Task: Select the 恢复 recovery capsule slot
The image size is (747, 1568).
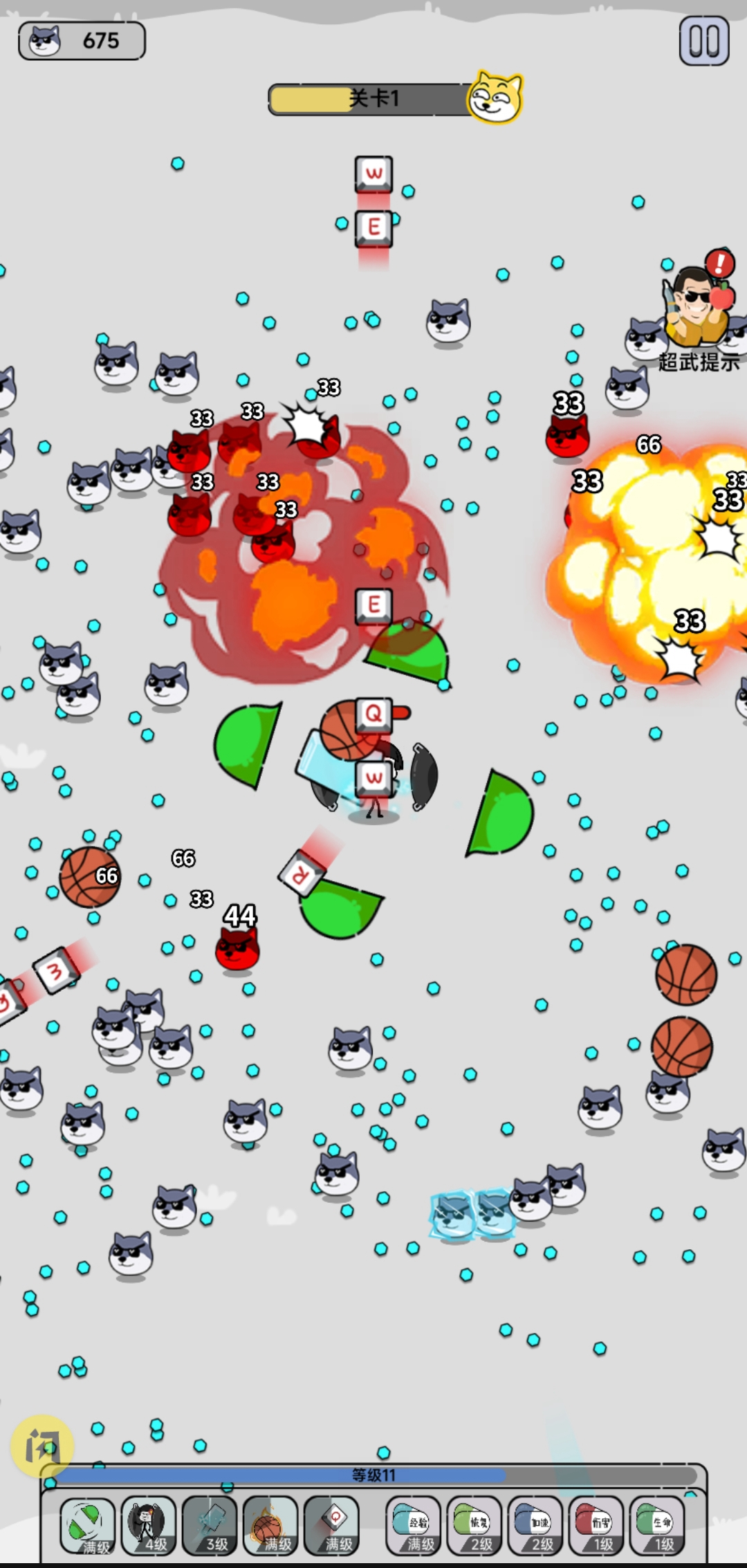Action: 474,1524
